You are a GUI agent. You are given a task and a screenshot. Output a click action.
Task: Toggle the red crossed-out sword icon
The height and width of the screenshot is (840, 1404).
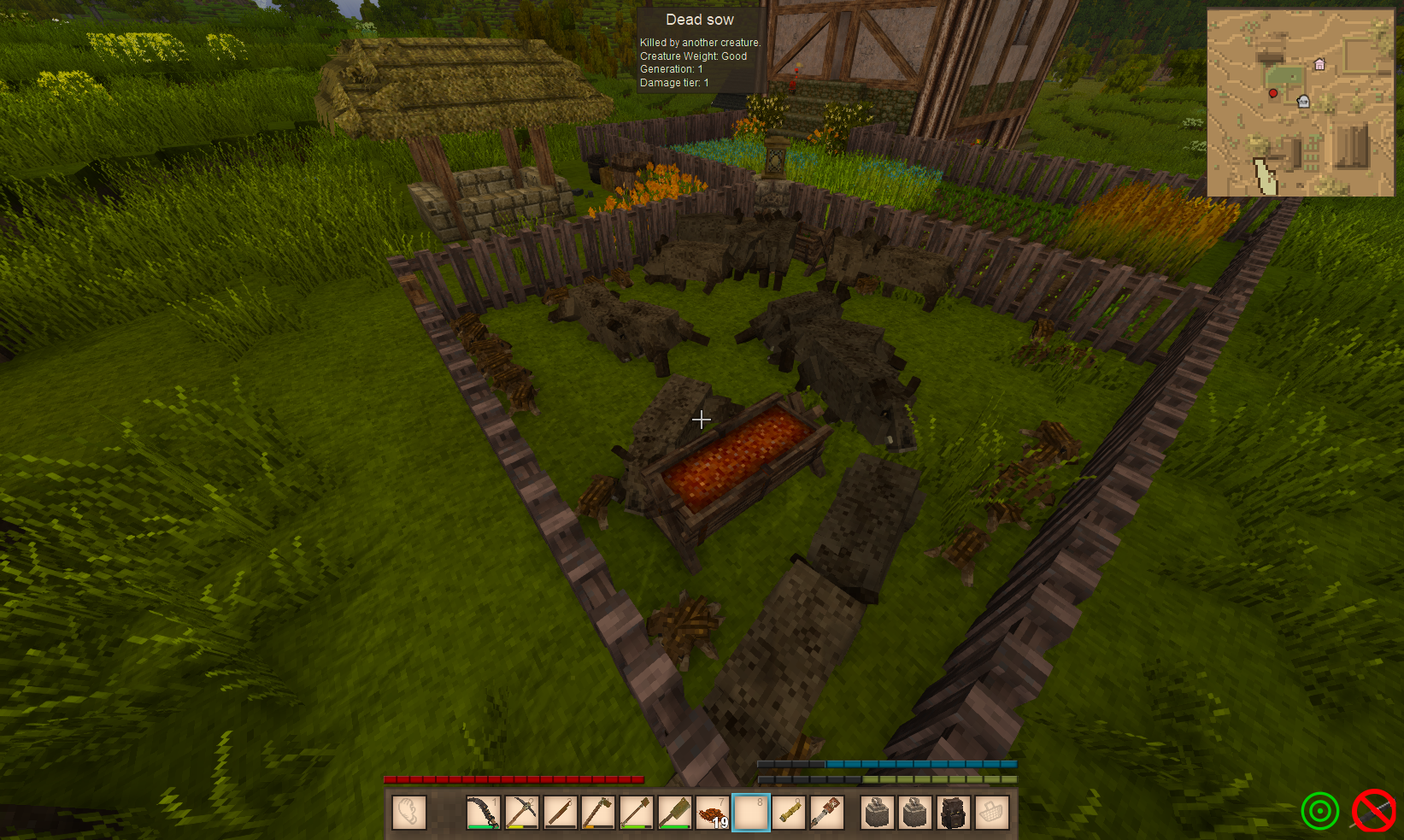pyautogui.click(x=1373, y=810)
